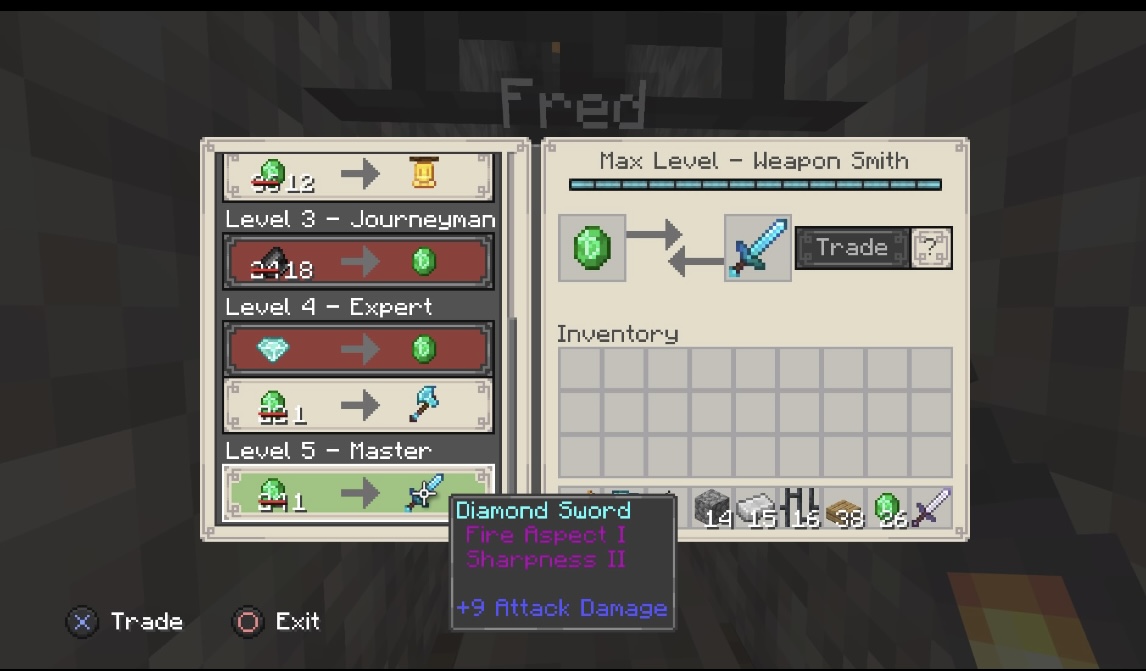The width and height of the screenshot is (1146, 671).
Task: Choose the flint for emerald trade
Action: point(357,262)
